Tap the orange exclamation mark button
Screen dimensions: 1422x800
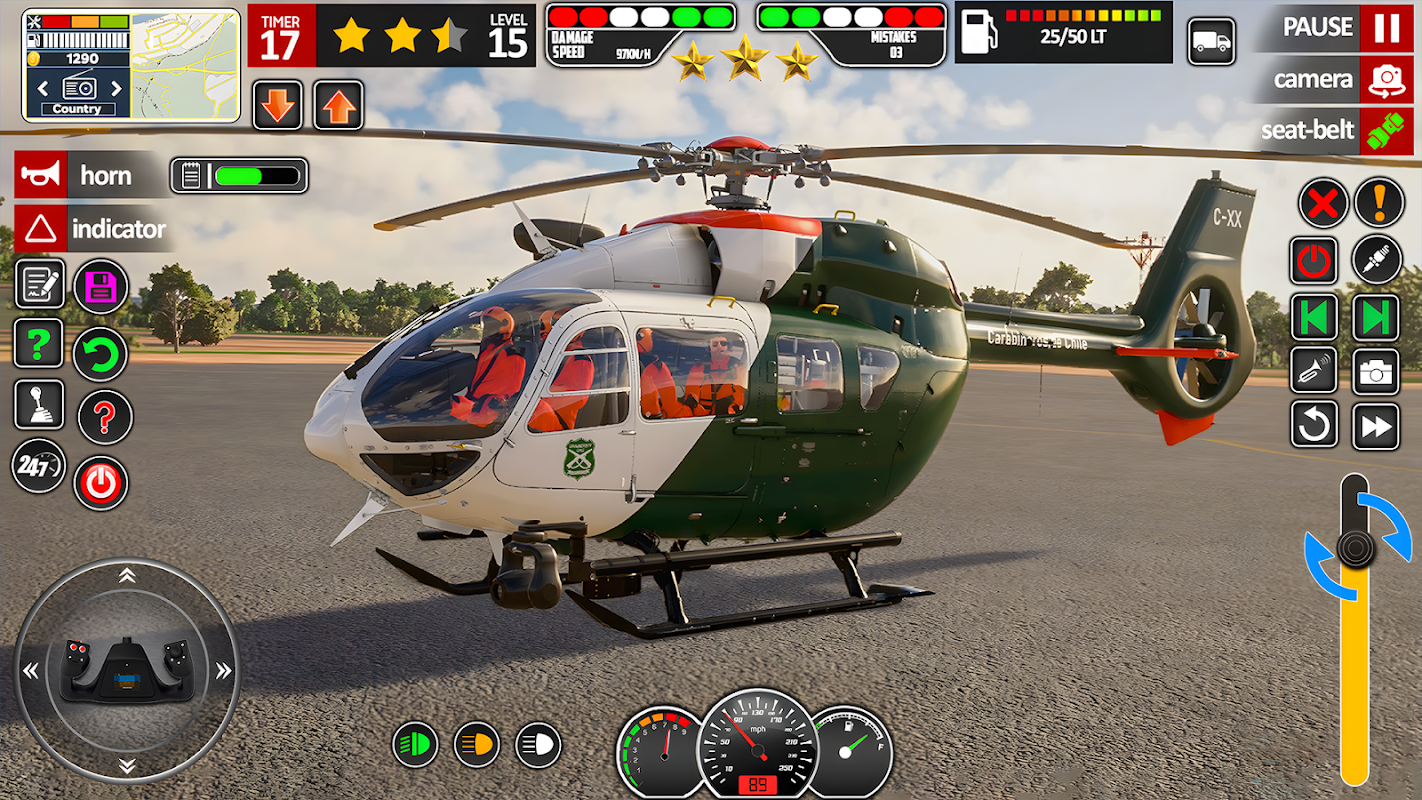(1379, 203)
